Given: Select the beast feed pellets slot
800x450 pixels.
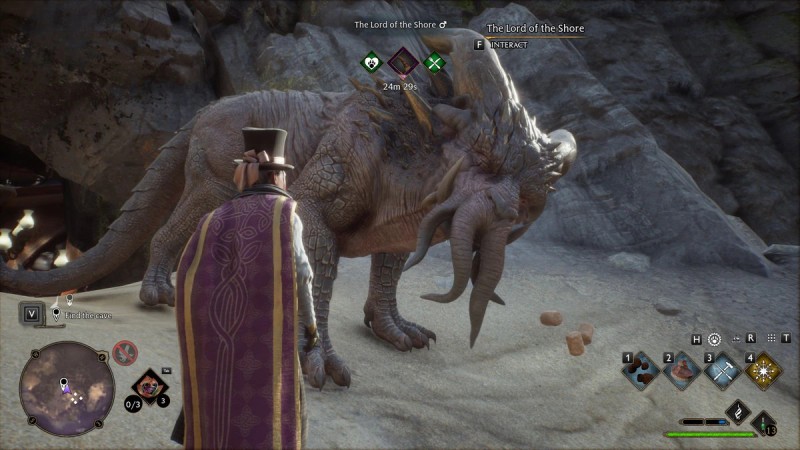Looking at the screenshot, I should [x=640, y=370].
